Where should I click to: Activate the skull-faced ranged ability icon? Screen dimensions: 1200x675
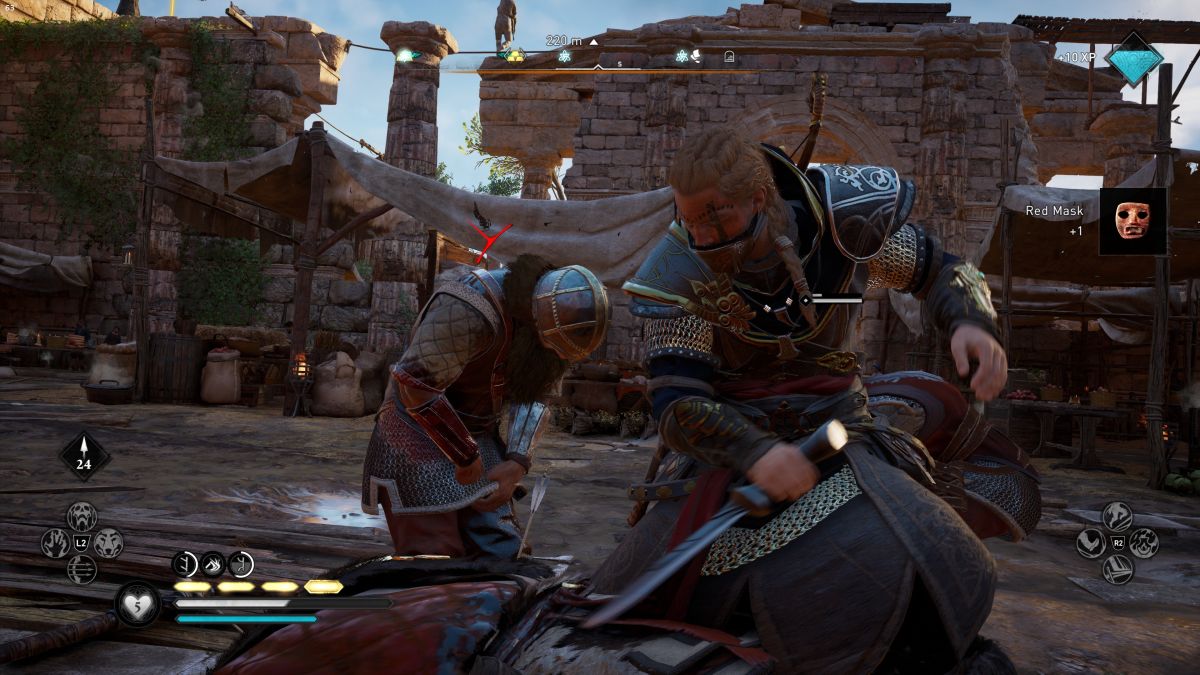82,516
